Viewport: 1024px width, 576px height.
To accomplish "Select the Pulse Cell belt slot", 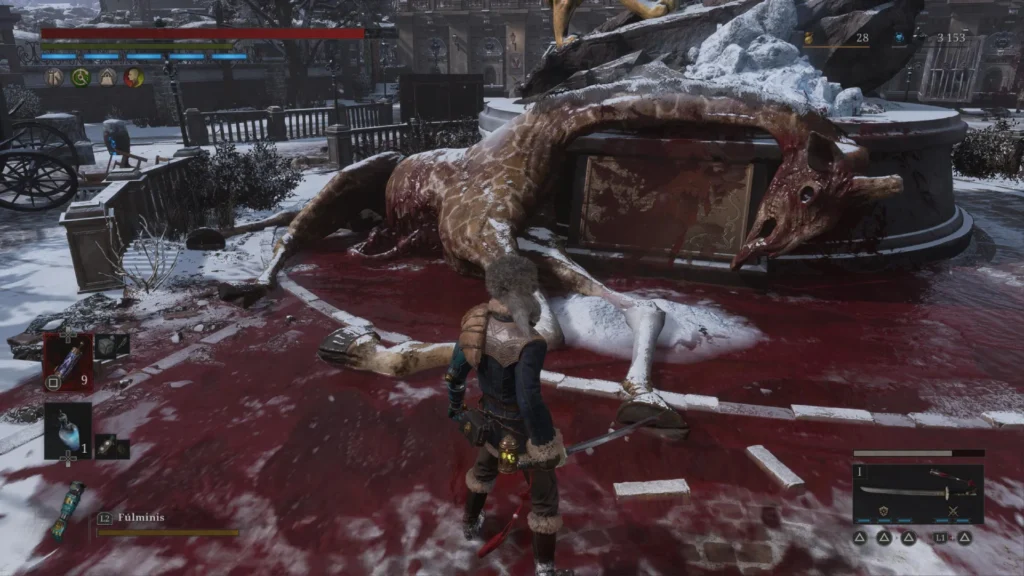I will tap(67, 361).
